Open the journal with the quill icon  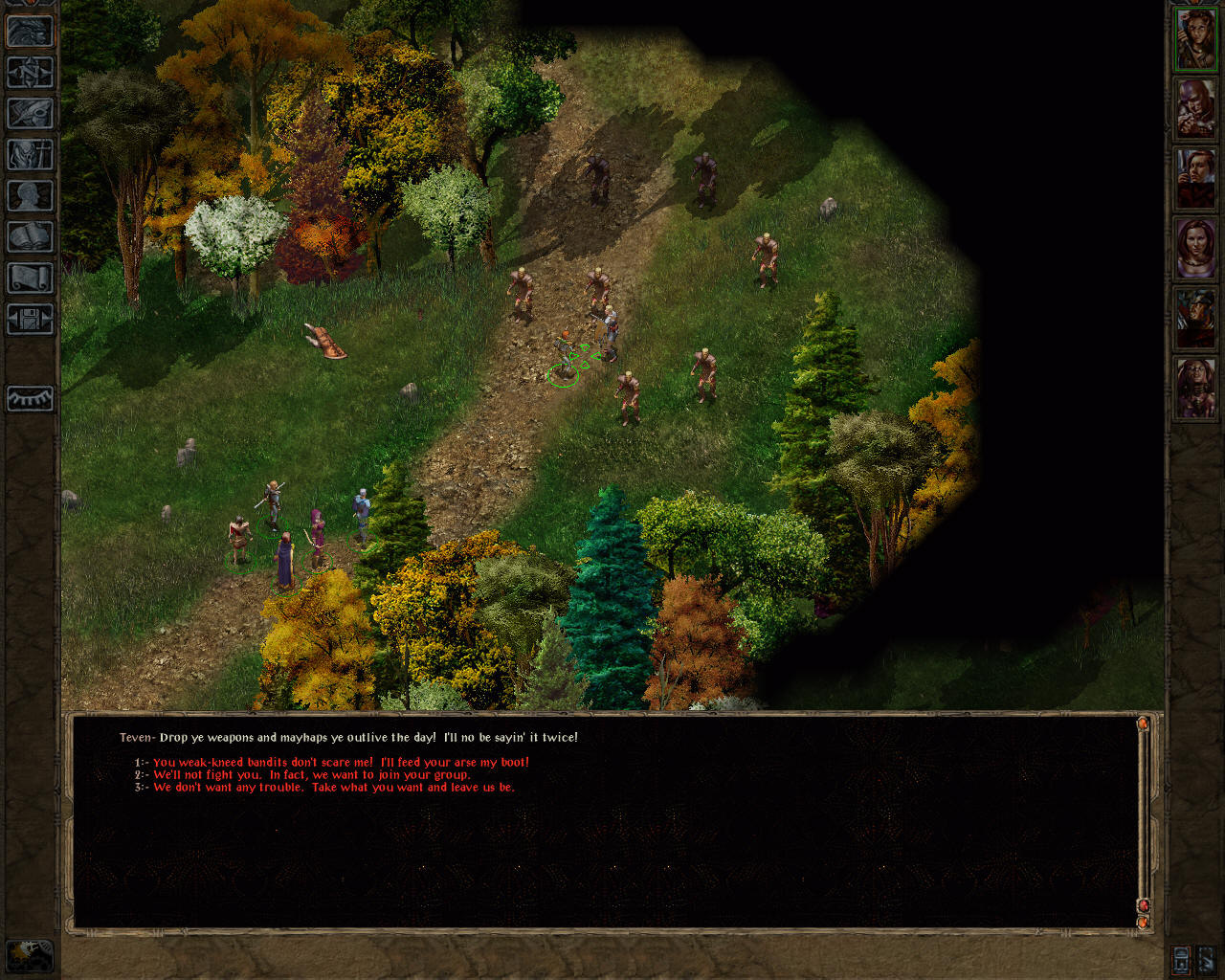[31, 114]
